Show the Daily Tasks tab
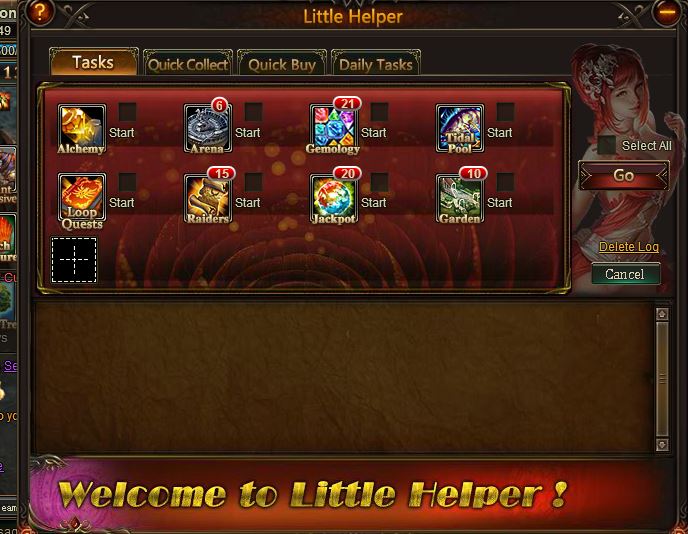This screenshot has width=688, height=534. 375,64
